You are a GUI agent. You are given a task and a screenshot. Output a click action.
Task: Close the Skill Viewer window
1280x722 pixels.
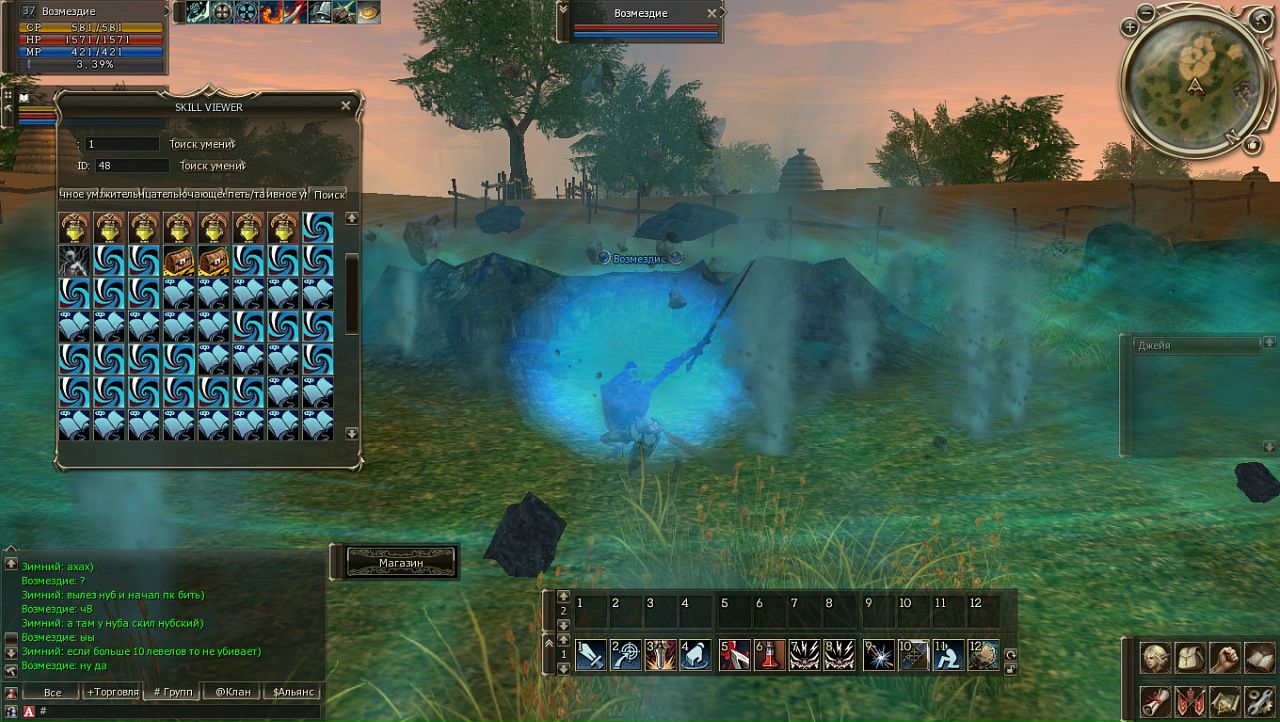346,106
